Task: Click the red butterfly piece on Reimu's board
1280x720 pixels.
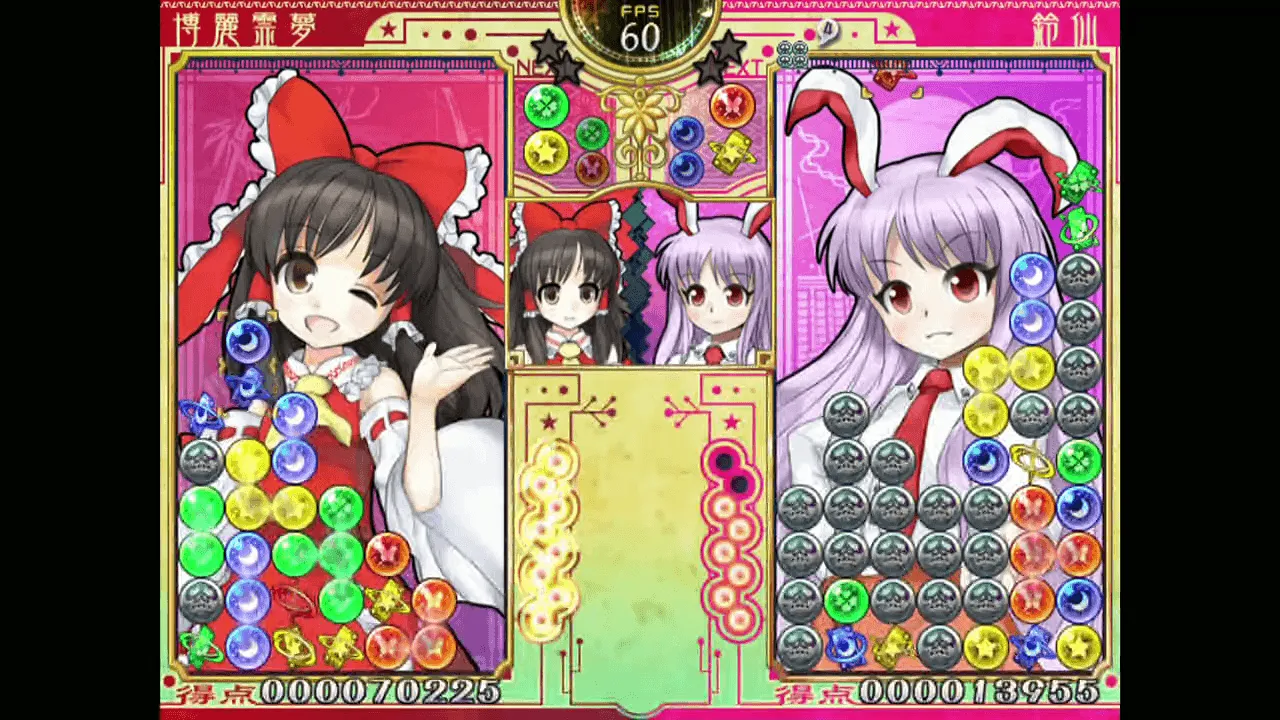Action: [390, 552]
